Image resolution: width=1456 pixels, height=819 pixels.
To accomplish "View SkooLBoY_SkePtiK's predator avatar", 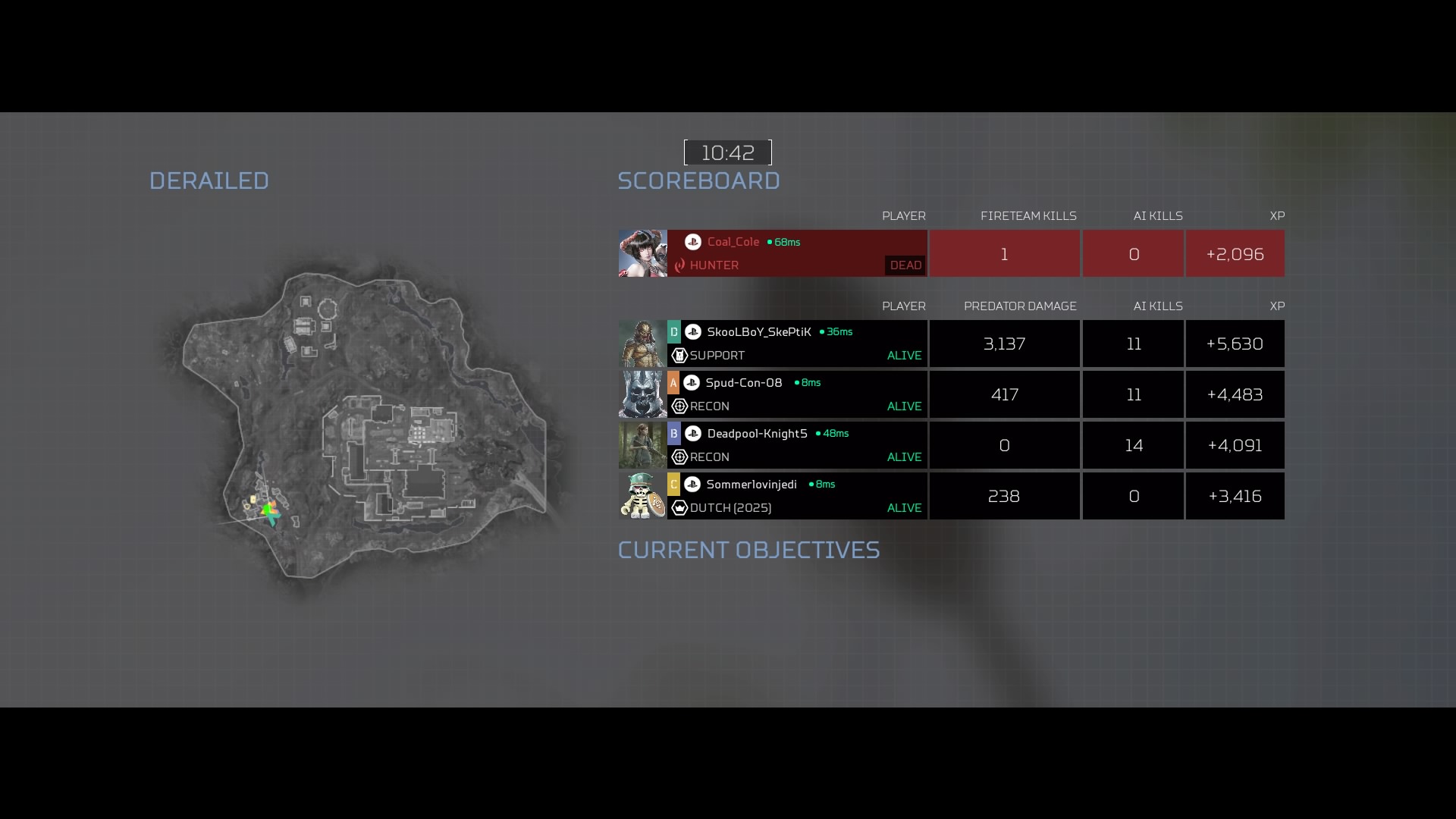I will [x=642, y=344].
